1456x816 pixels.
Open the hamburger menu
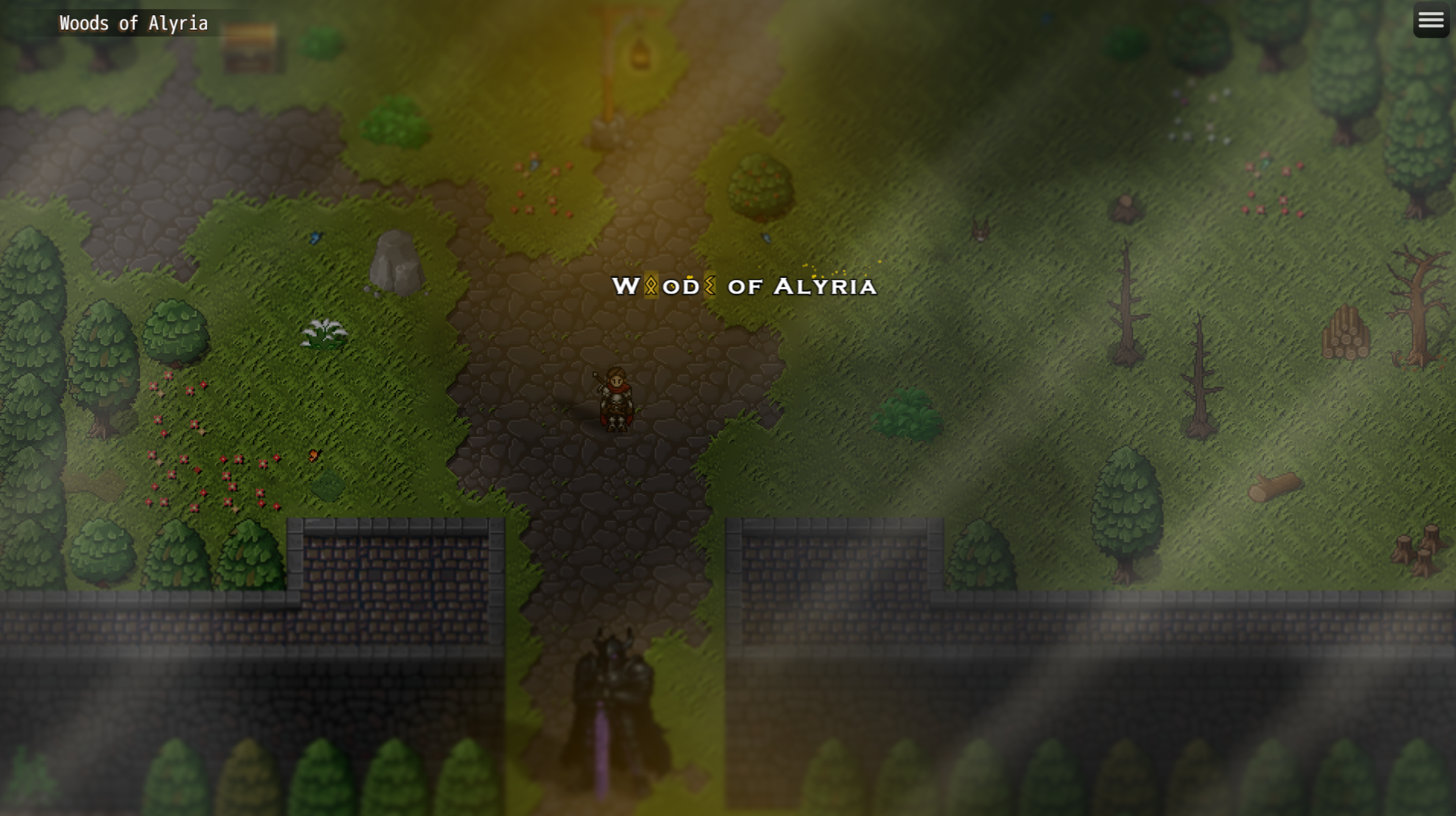(1430, 20)
